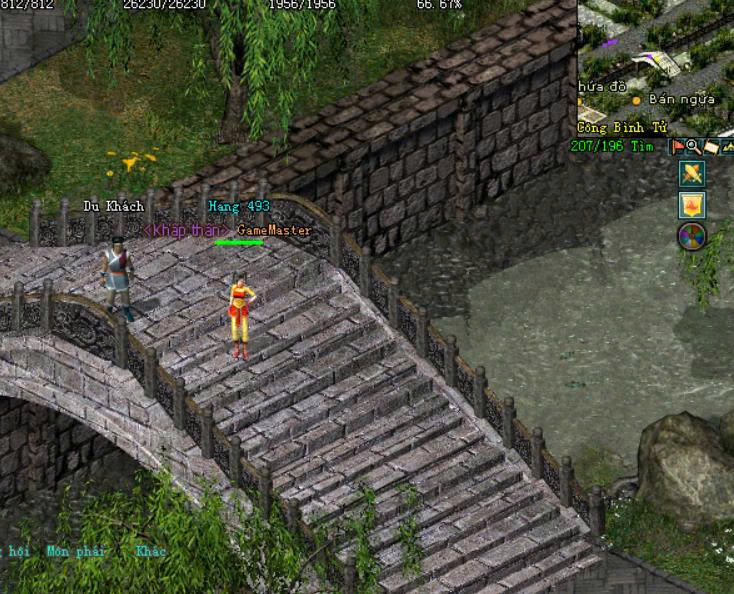This screenshot has height=594, width=734.
Task: Open the orange shield emblem icon
Action: [x=692, y=205]
